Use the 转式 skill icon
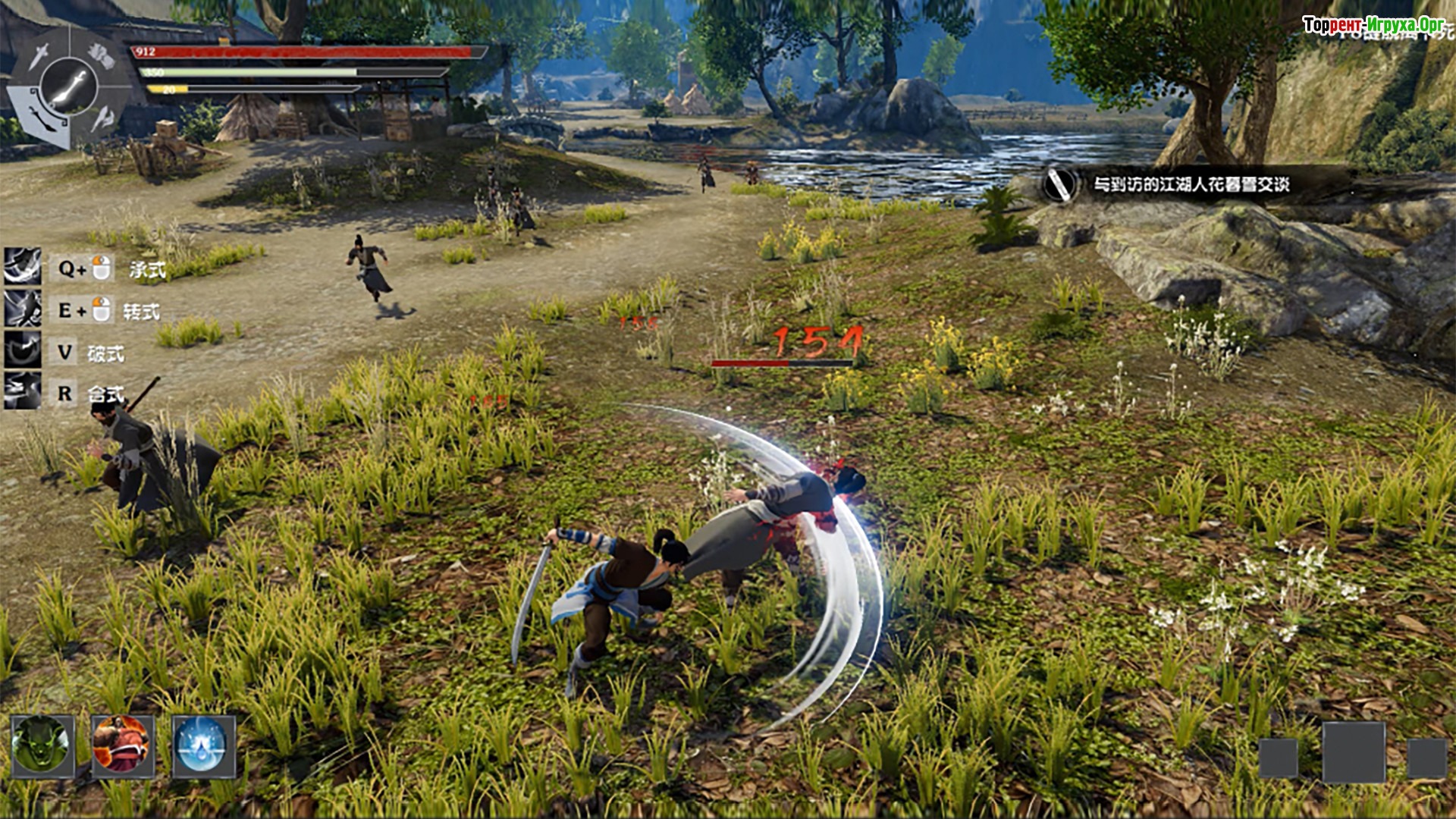 click(23, 309)
